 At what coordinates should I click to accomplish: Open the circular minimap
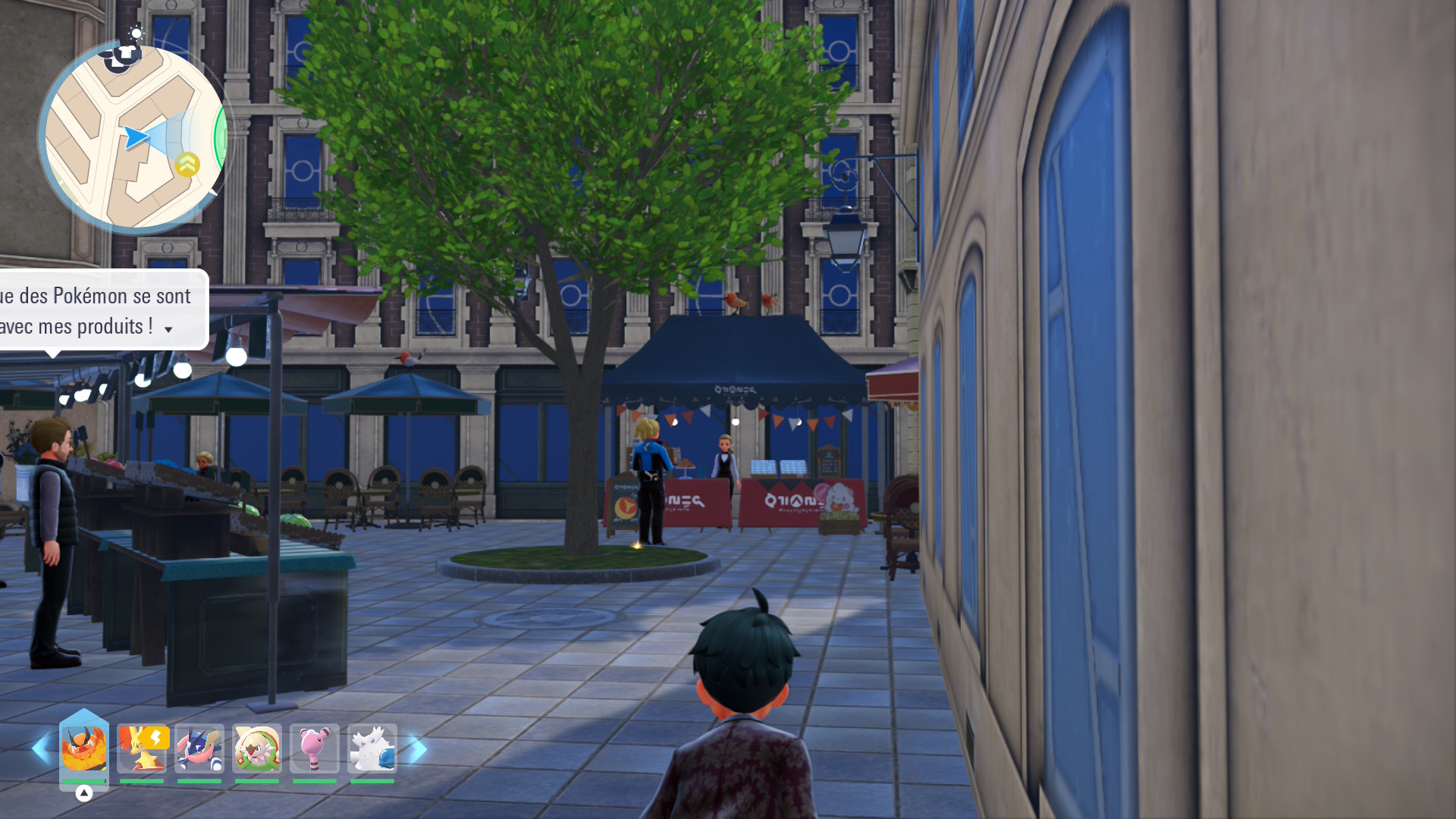[x=133, y=138]
